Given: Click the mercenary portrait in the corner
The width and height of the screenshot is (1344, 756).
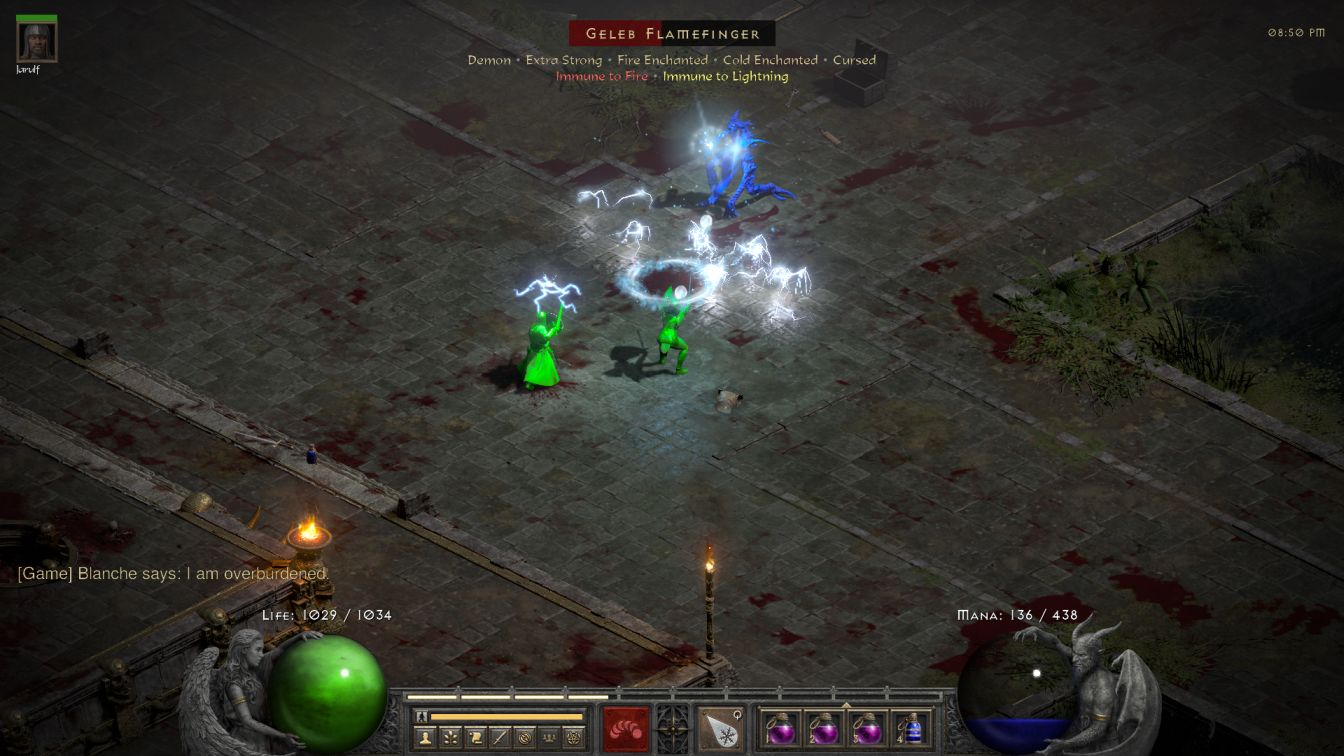Looking at the screenshot, I should click(37, 40).
